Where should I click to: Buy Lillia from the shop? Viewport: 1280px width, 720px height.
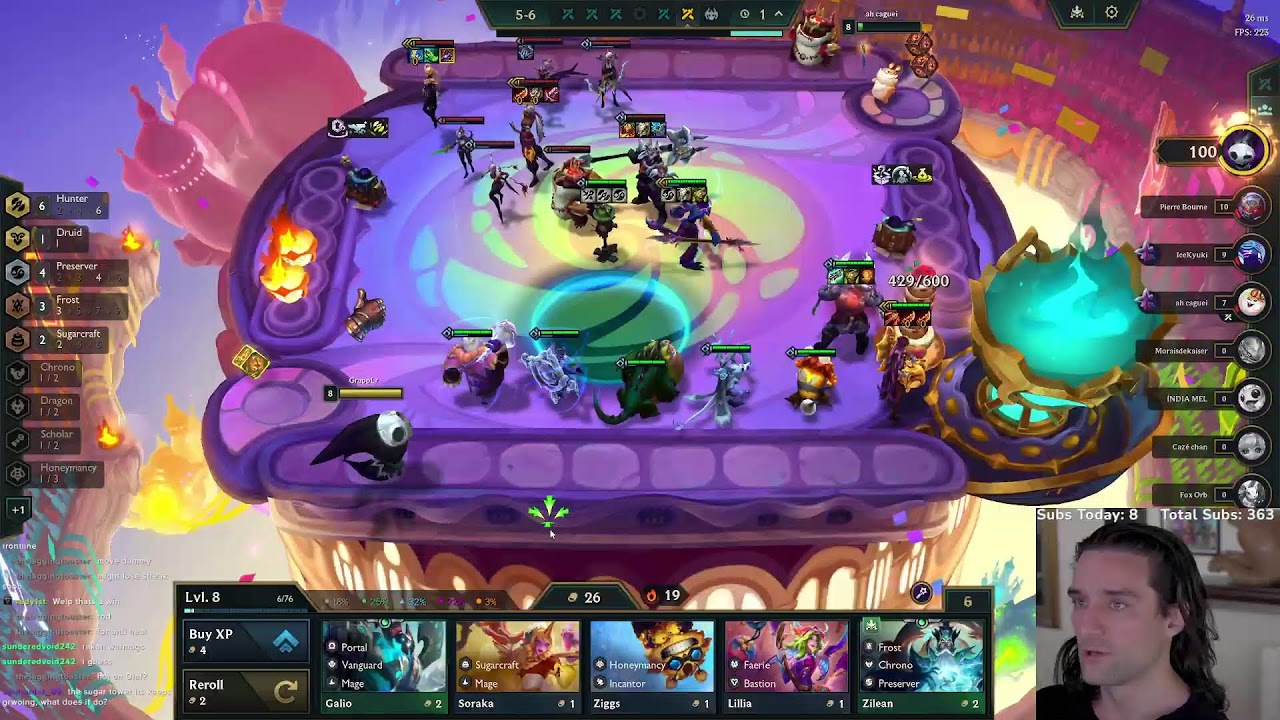coord(786,664)
